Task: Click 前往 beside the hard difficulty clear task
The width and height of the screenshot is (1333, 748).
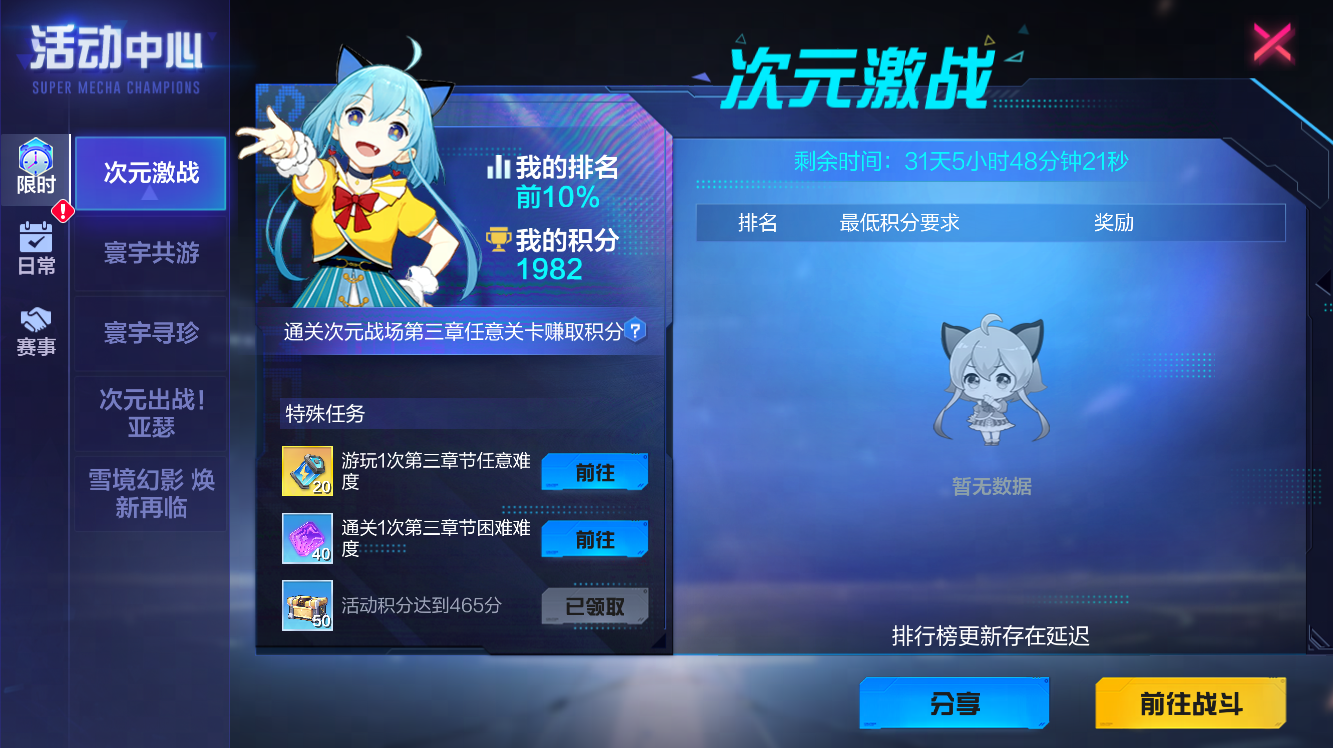Action: tap(594, 539)
